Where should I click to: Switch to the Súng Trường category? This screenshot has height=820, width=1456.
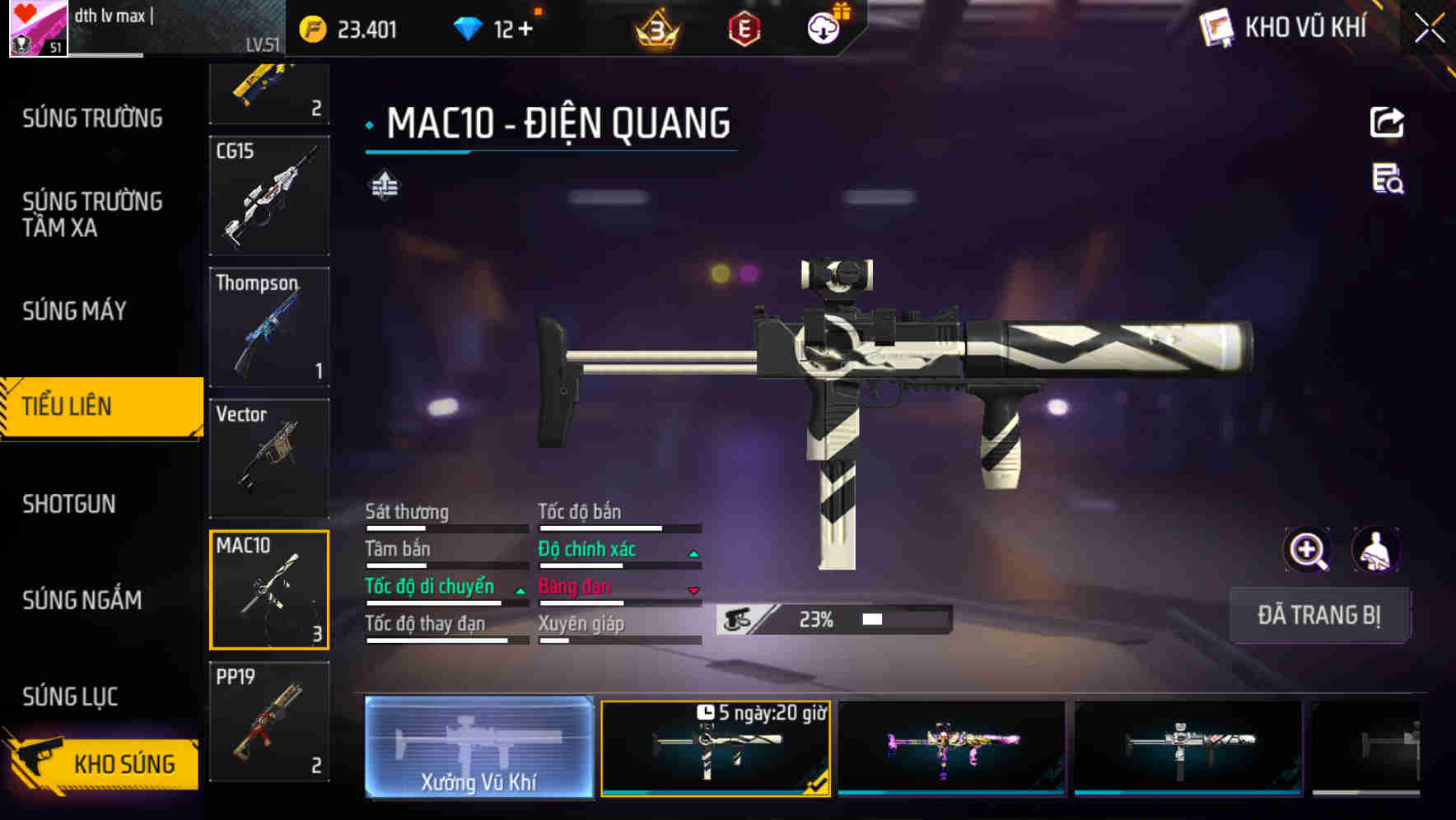92,119
